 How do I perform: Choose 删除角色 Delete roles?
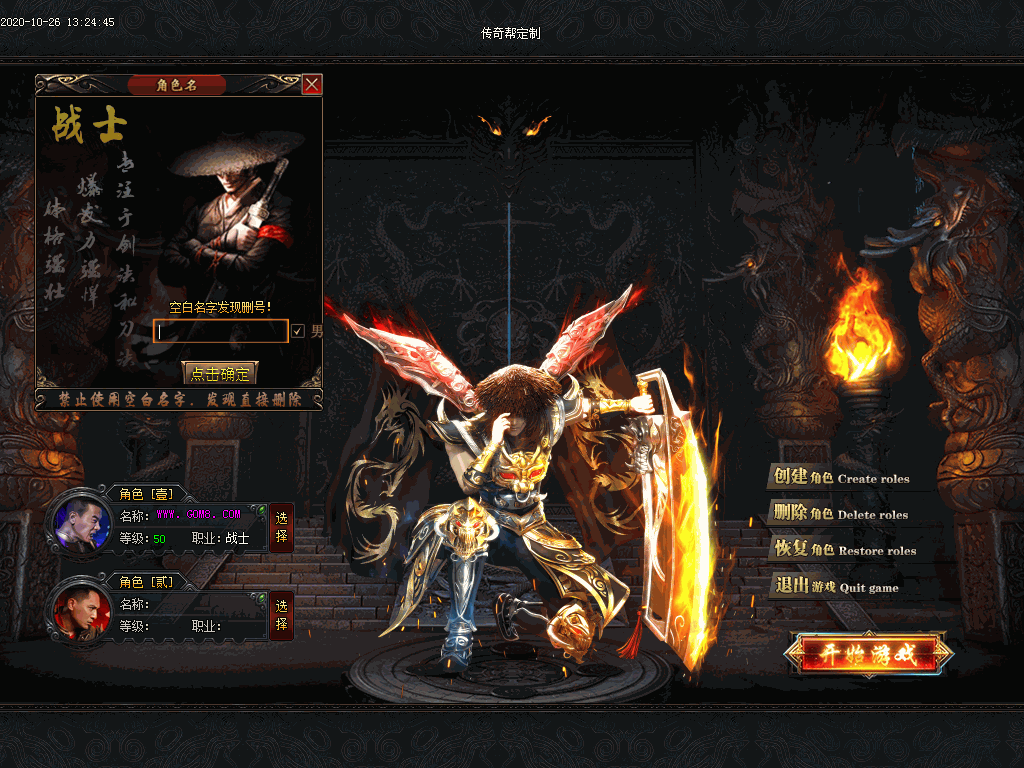pos(840,514)
